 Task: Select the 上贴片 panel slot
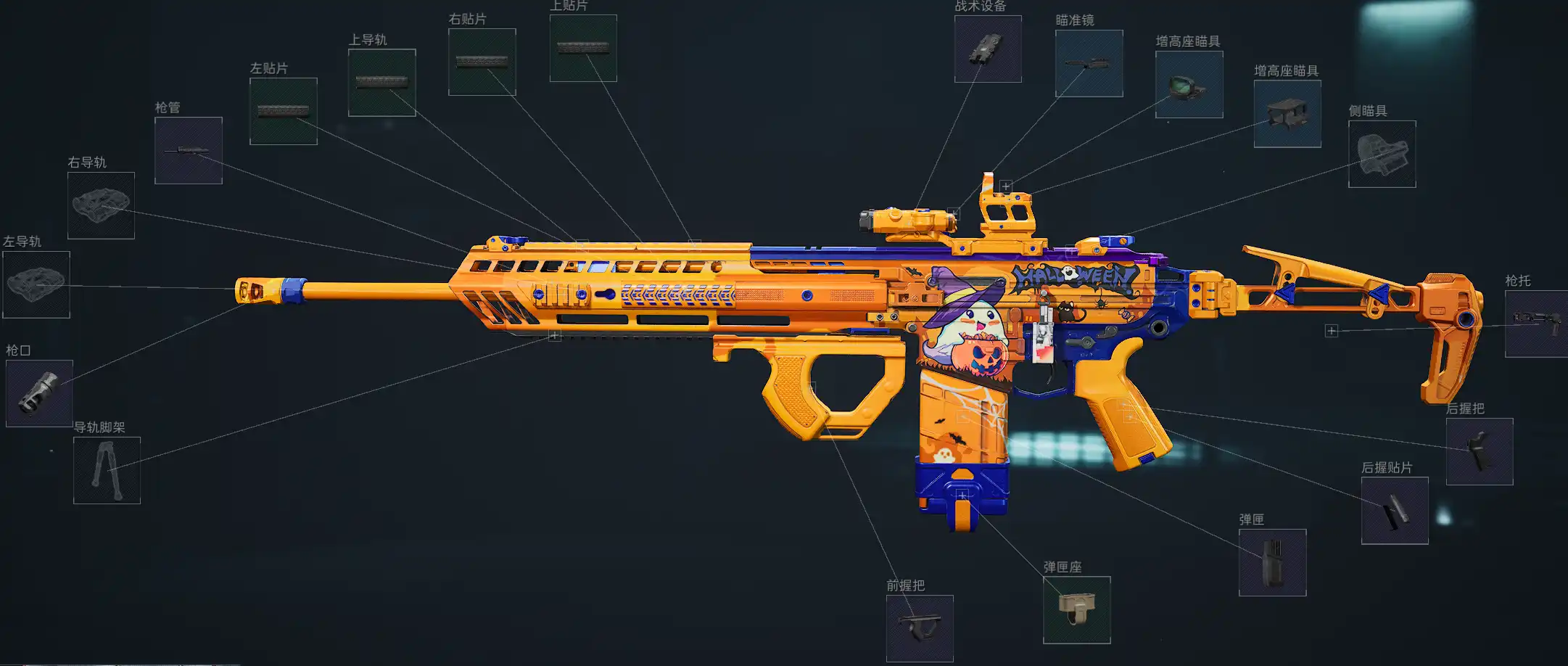click(583, 48)
